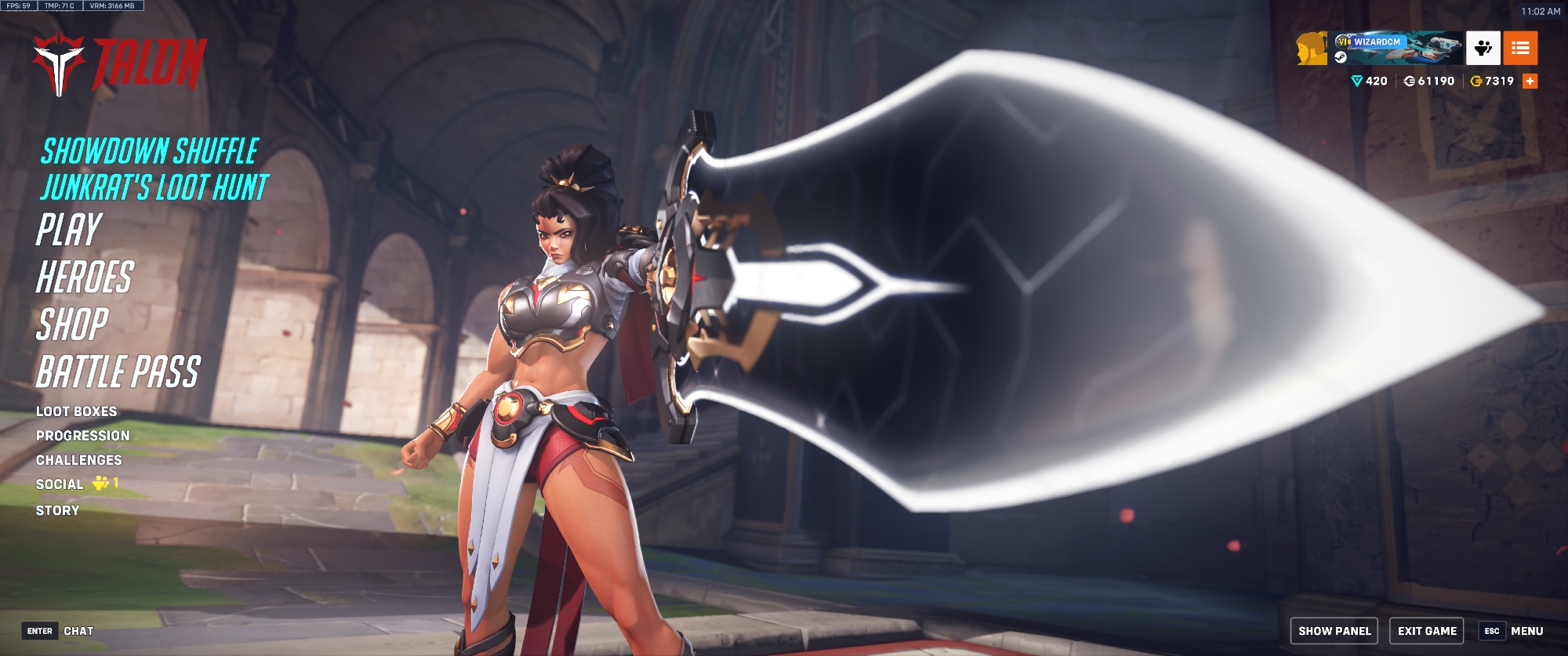Click the Exit Game button

click(x=1427, y=631)
